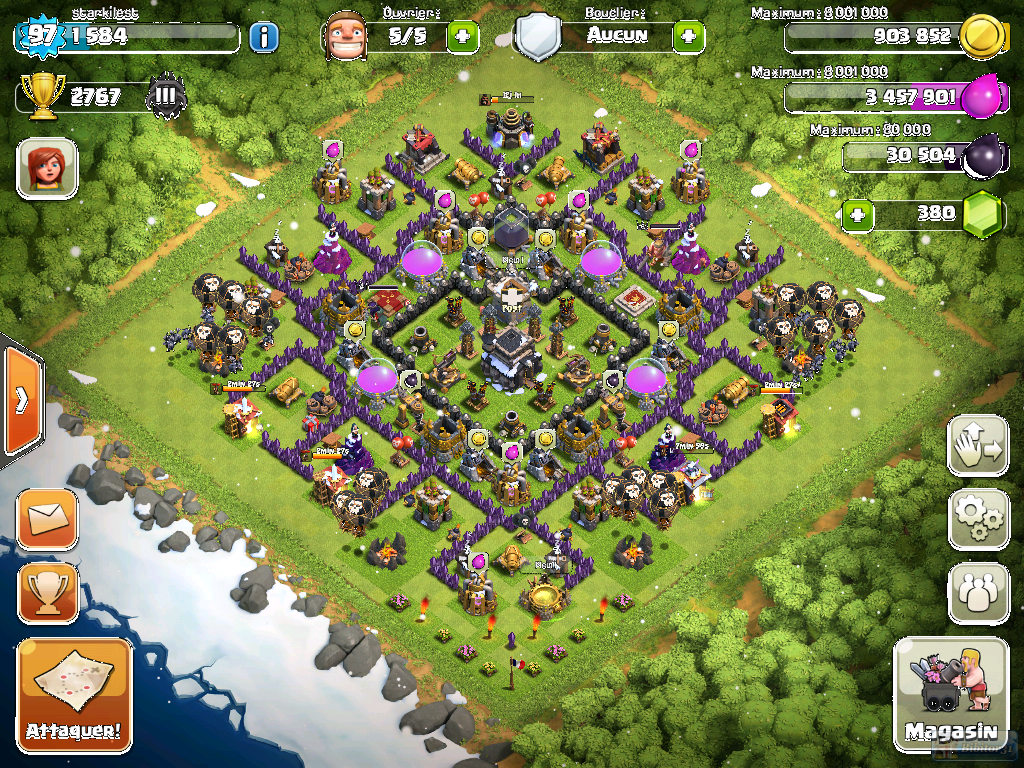Expand the orange side arrow panel
This screenshot has width=1024, height=768.
coord(20,400)
